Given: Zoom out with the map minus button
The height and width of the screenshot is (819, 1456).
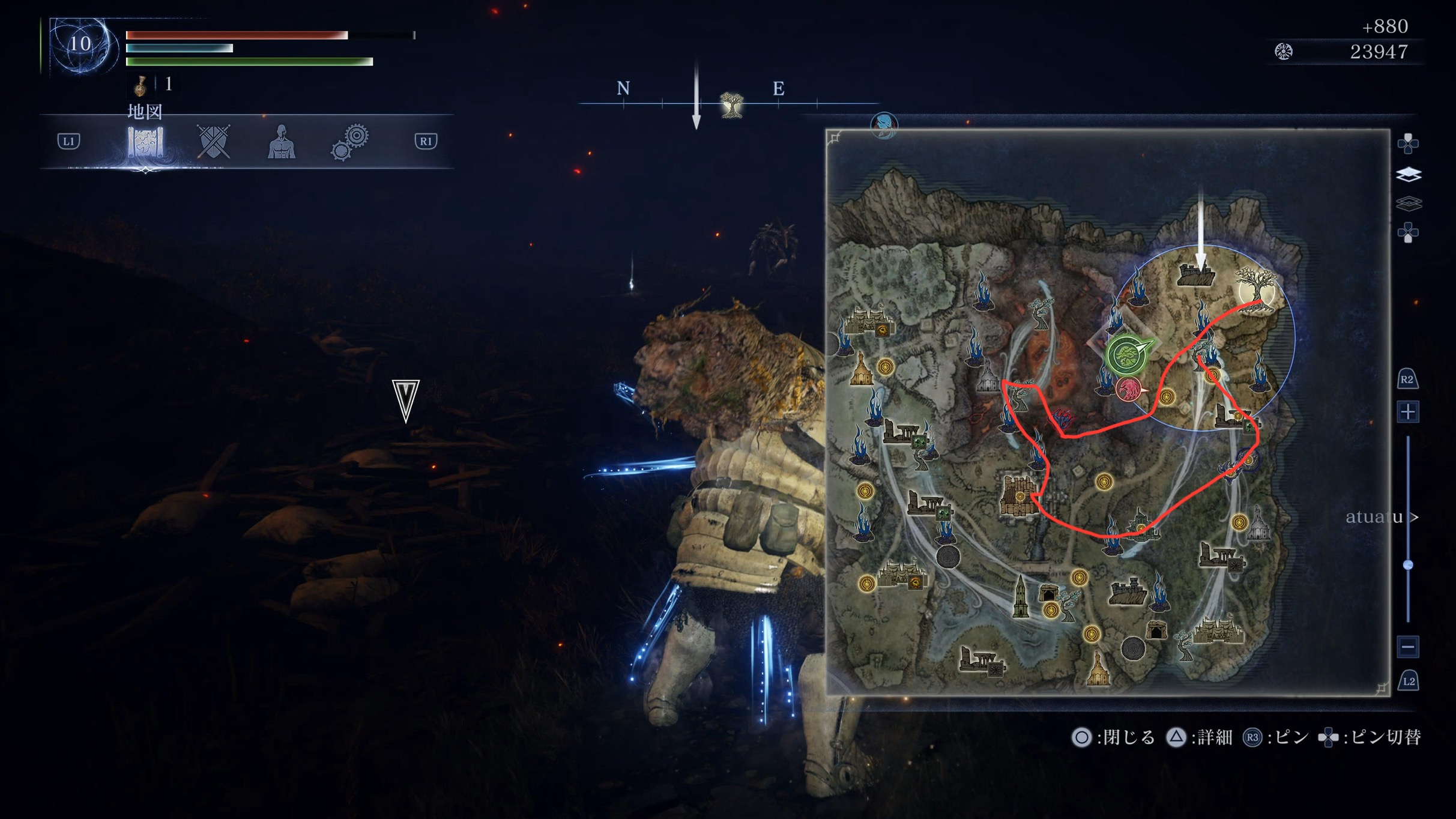Looking at the screenshot, I should point(1408,647).
